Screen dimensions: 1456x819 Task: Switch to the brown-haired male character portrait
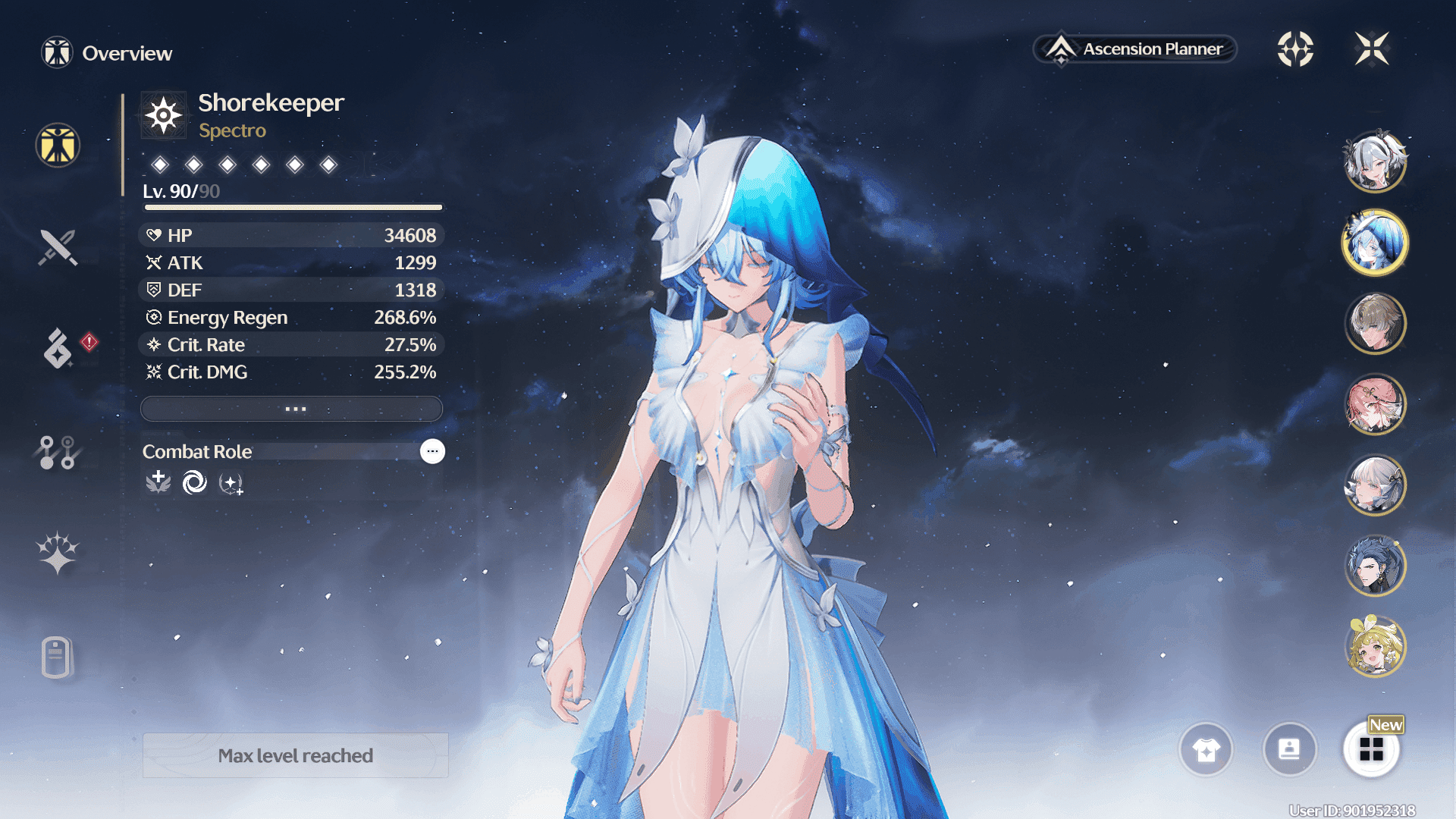[x=1374, y=324]
